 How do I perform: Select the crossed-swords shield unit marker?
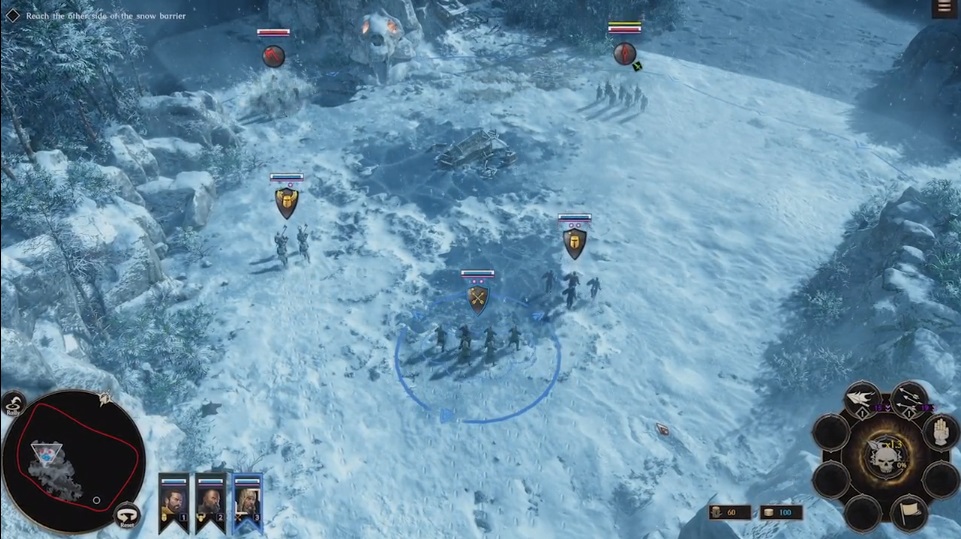(478, 298)
